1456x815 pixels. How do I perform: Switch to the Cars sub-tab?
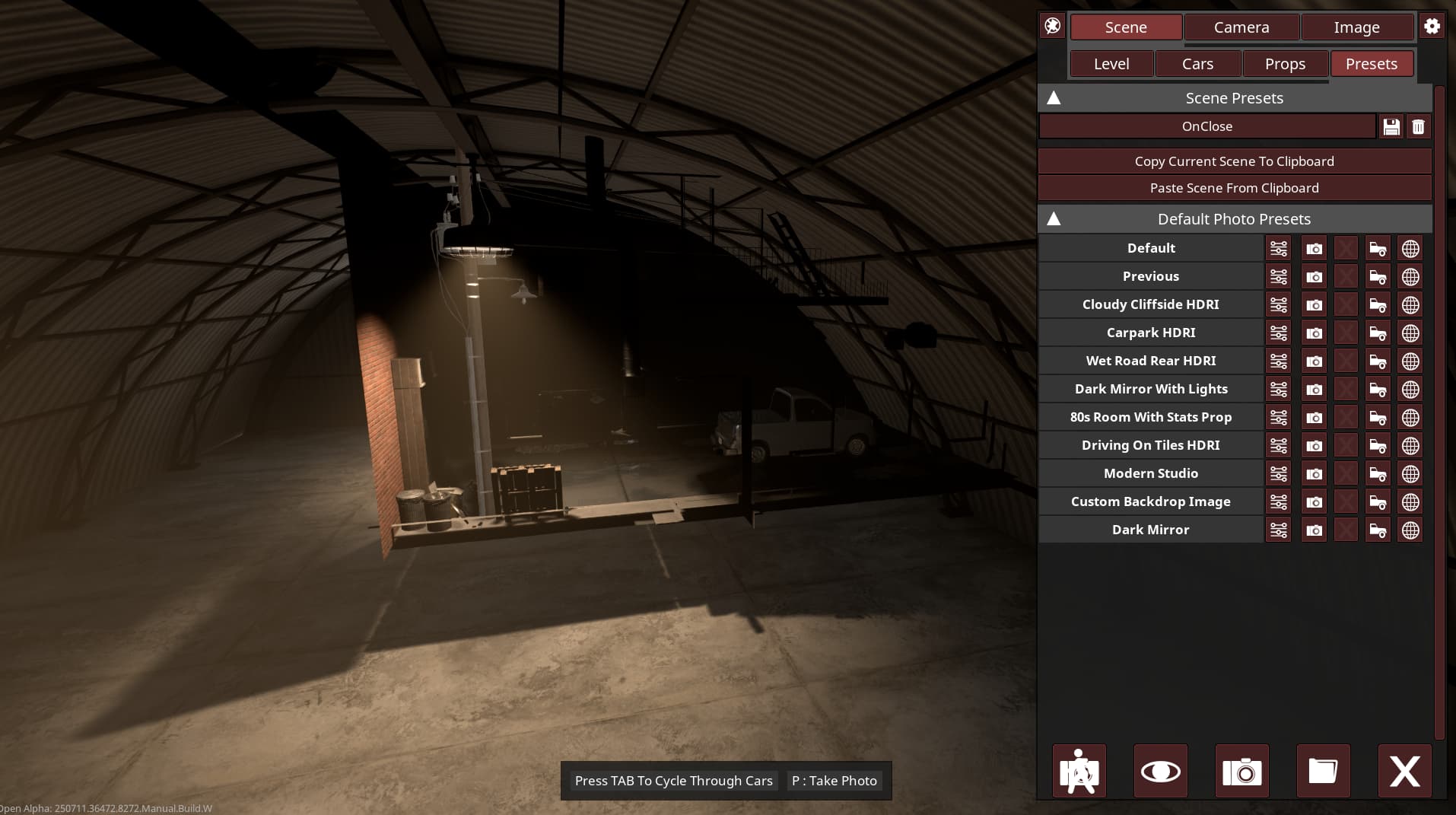click(1197, 64)
